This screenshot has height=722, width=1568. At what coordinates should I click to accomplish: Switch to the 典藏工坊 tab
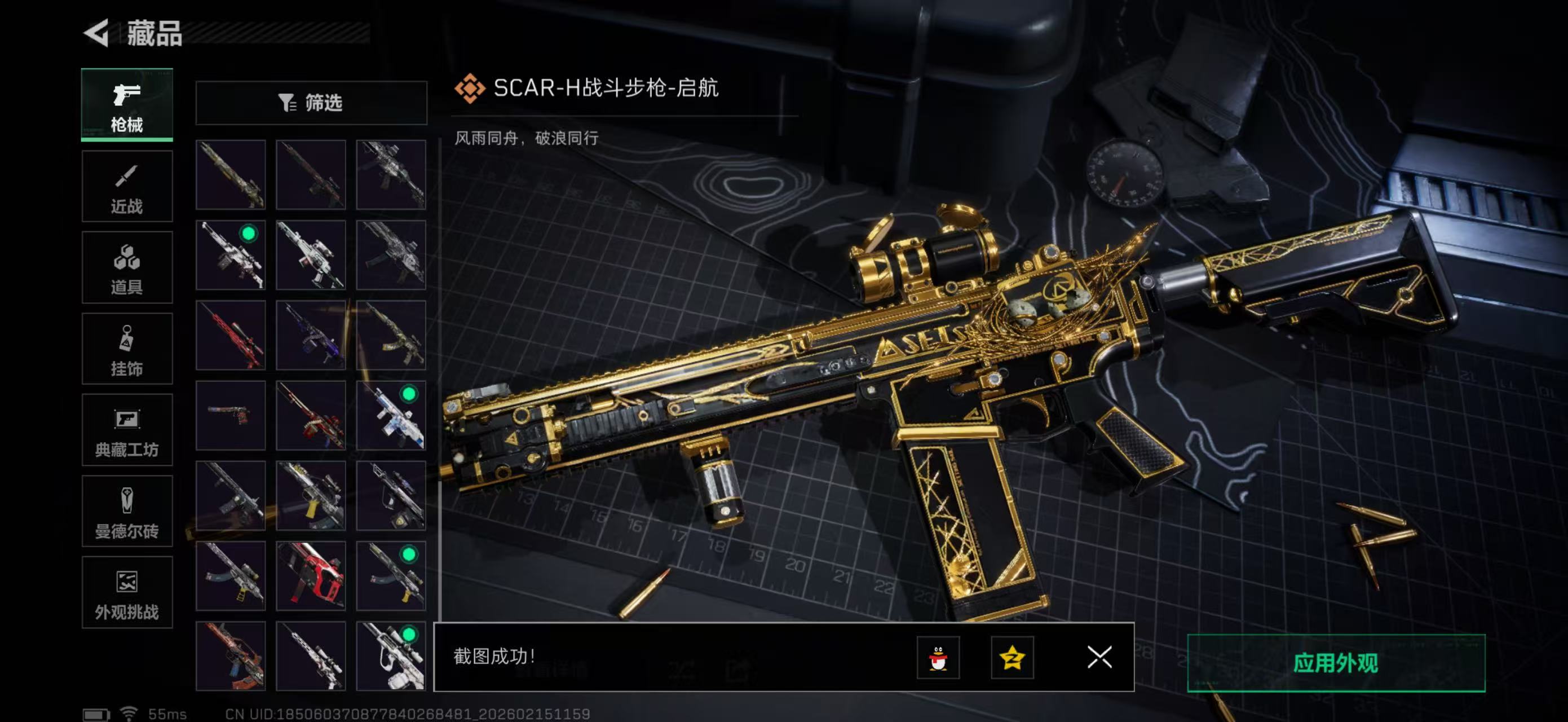coord(127,430)
